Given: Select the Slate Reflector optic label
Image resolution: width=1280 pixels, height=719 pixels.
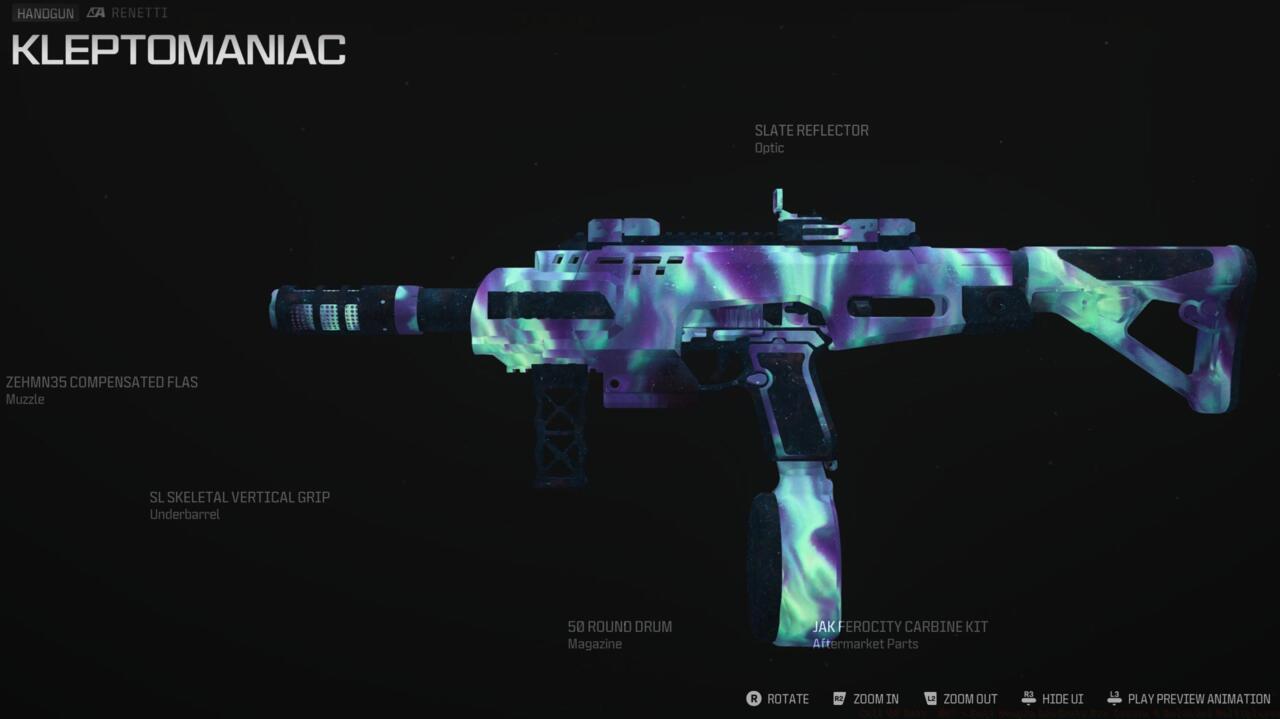Looking at the screenshot, I should pos(811,131).
